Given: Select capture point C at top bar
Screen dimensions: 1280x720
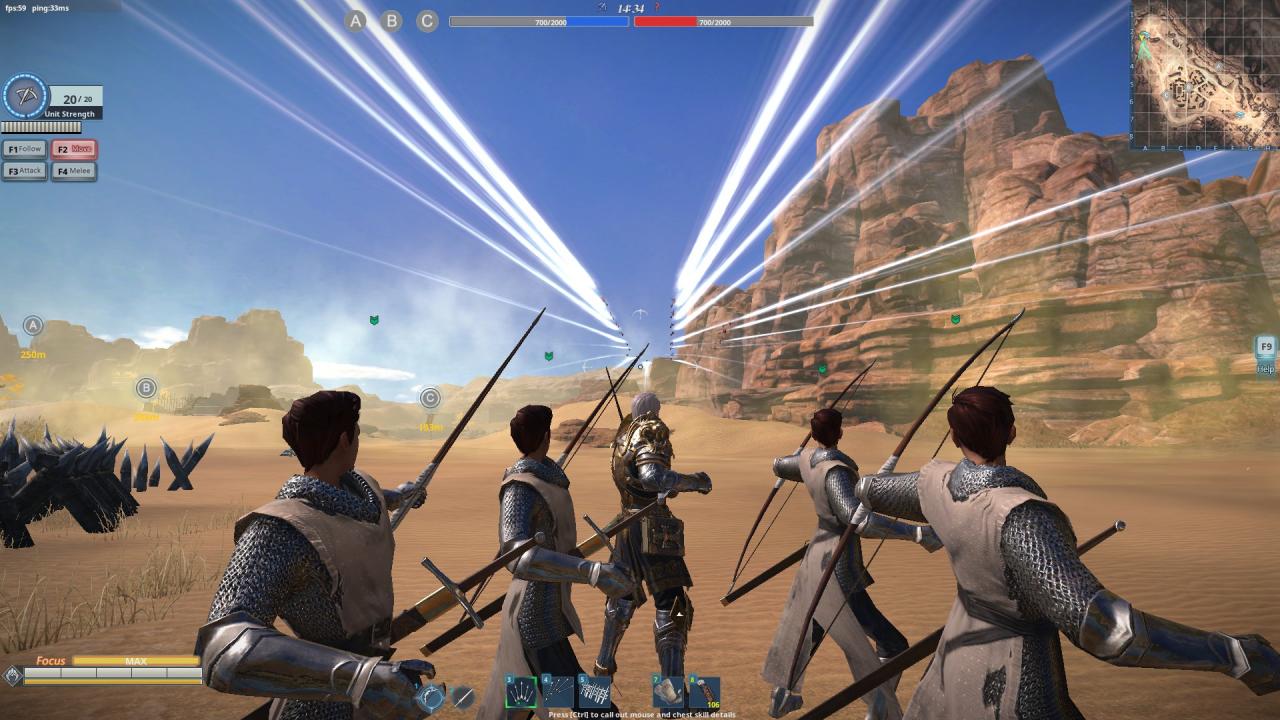Looking at the screenshot, I should (428, 20).
